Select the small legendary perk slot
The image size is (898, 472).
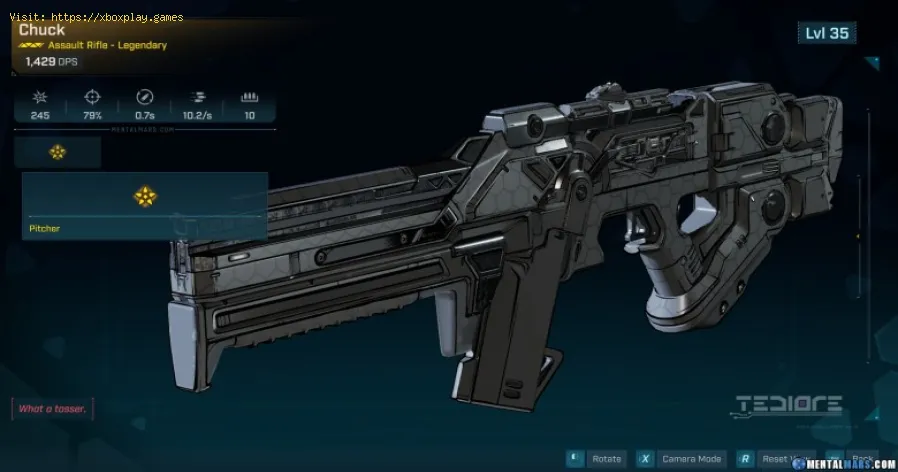(58, 152)
